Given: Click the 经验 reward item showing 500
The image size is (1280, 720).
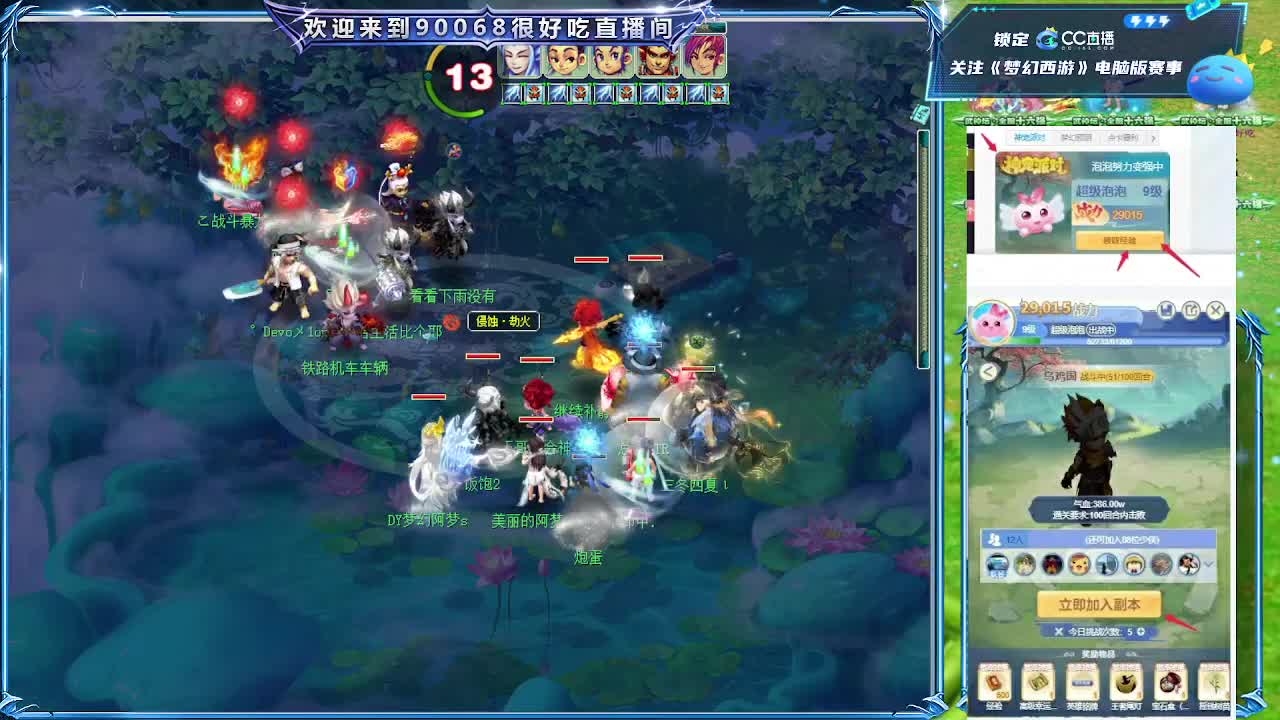Looking at the screenshot, I should [996, 683].
